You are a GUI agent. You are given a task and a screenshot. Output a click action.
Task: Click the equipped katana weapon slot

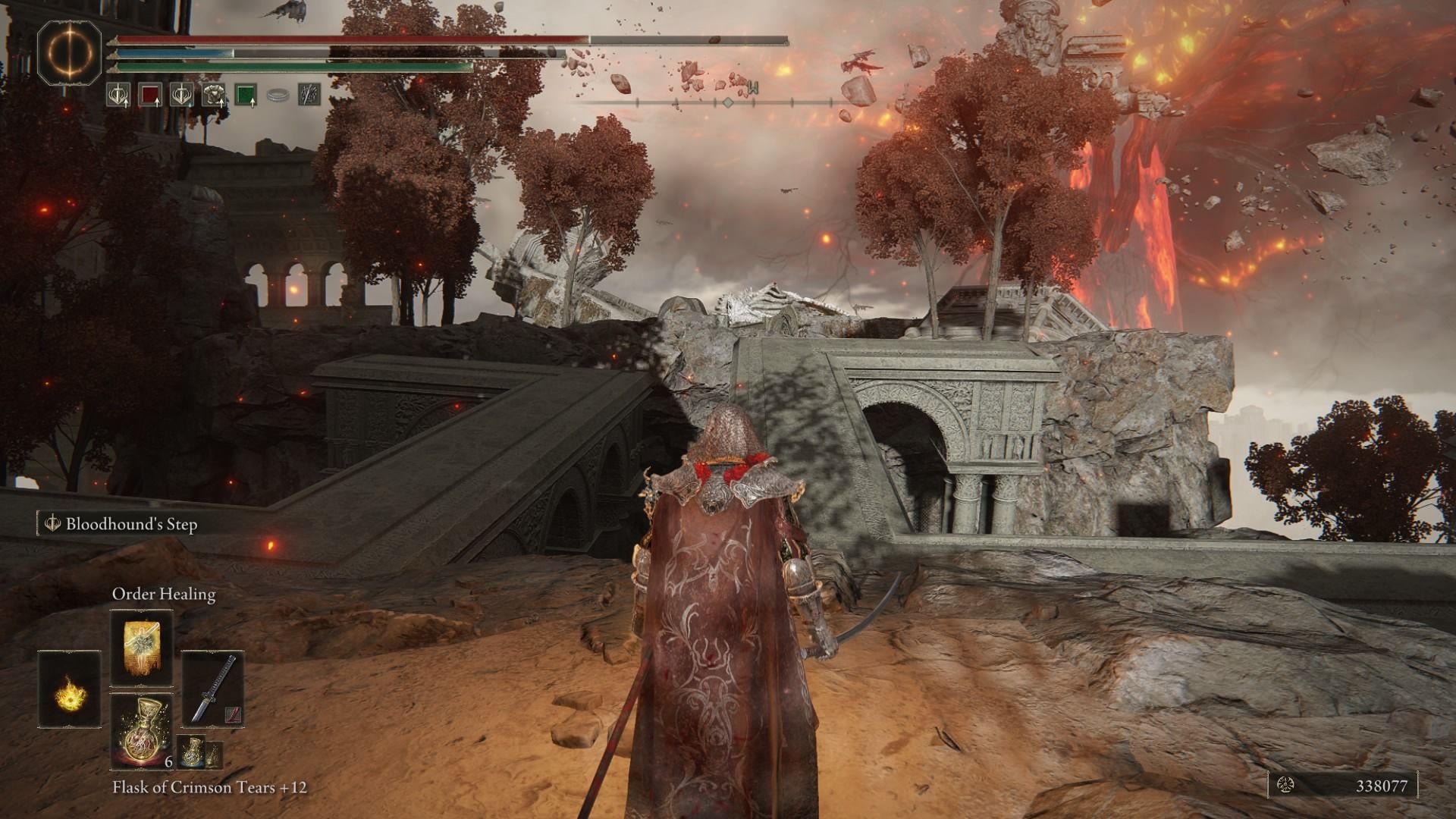click(x=212, y=689)
